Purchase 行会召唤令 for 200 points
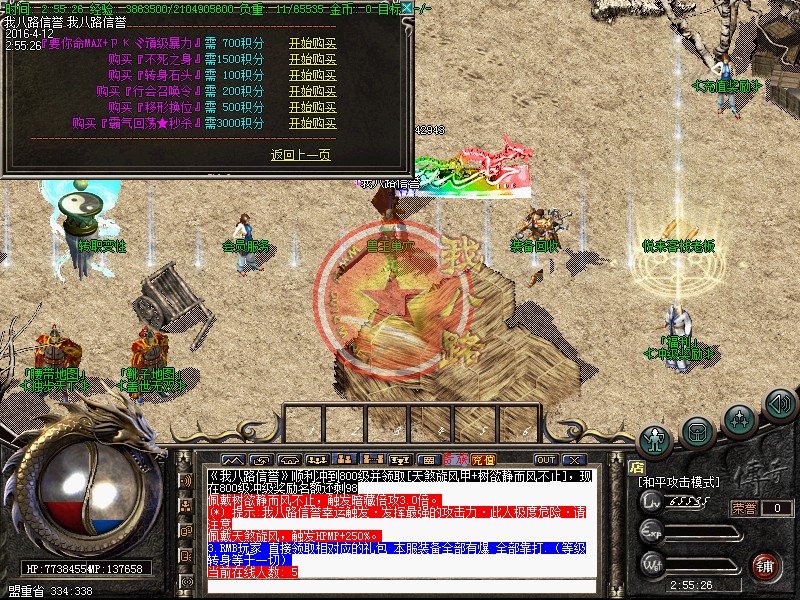This screenshot has height=600, width=800. (x=312, y=91)
